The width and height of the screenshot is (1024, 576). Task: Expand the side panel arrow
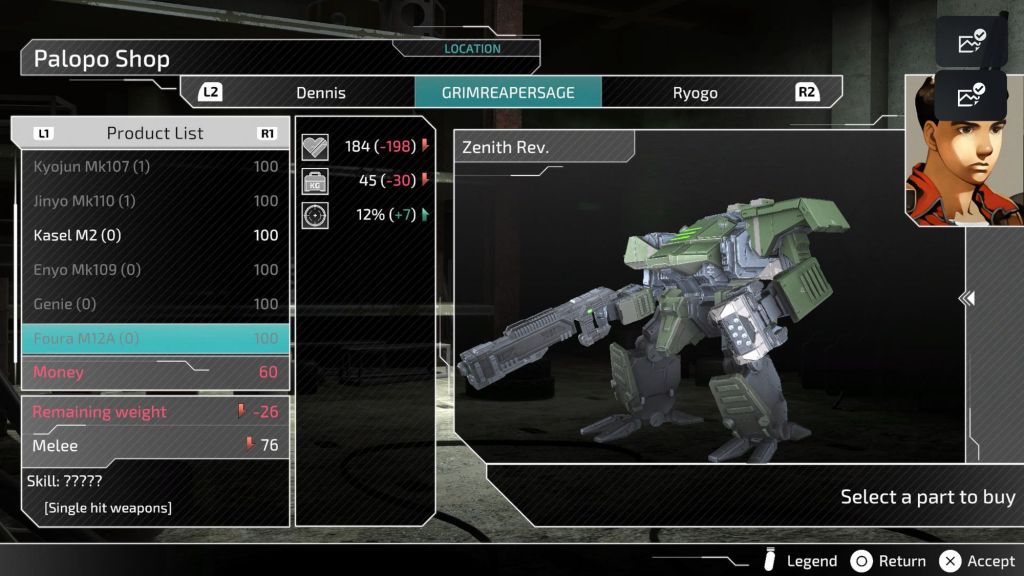(x=967, y=298)
